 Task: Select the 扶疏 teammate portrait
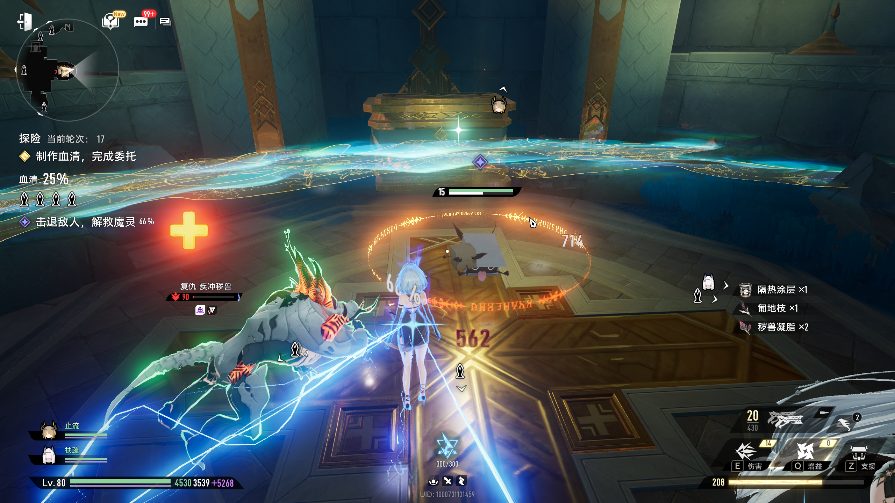46,456
